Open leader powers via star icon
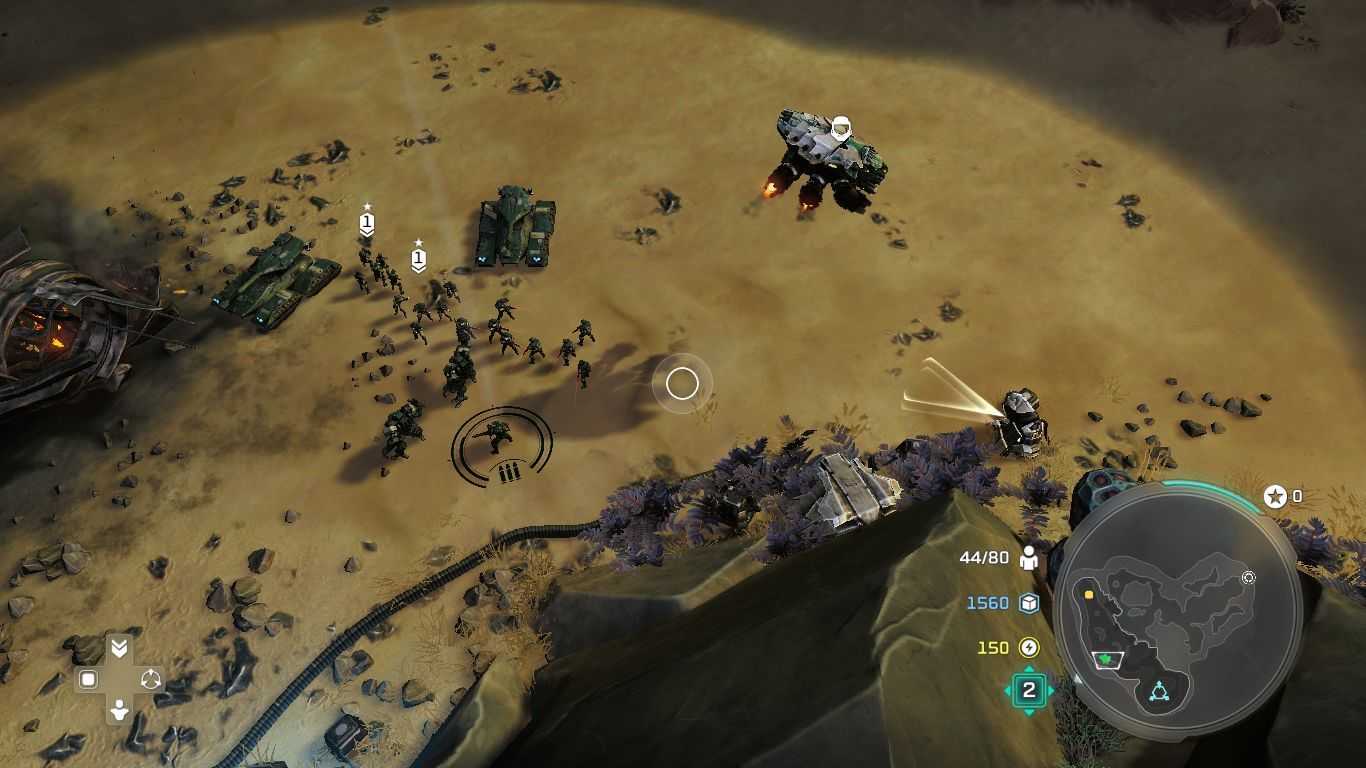Image resolution: width=1366 pixels, height=768 pixels. point(1275,496)
